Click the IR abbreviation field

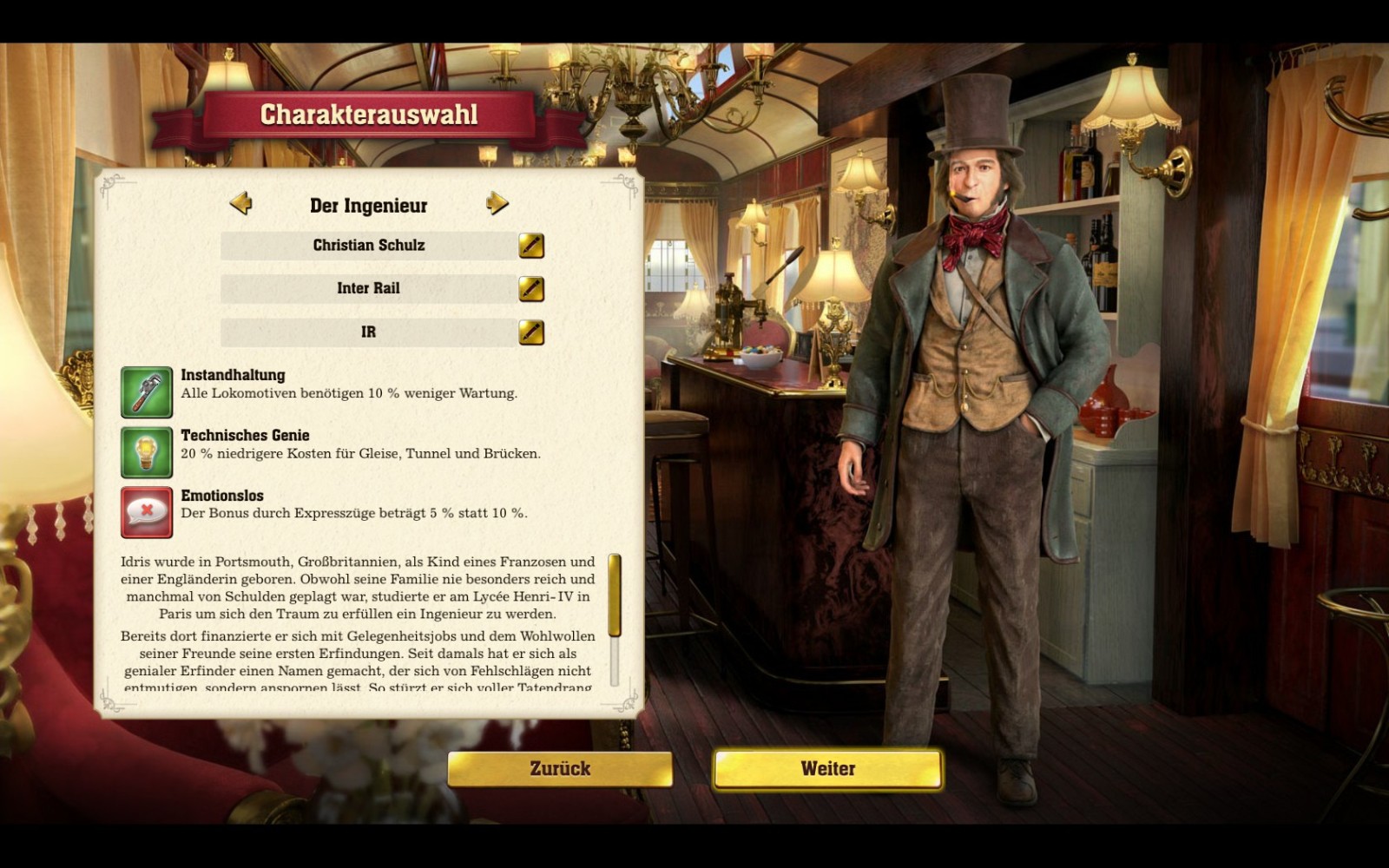369,332
